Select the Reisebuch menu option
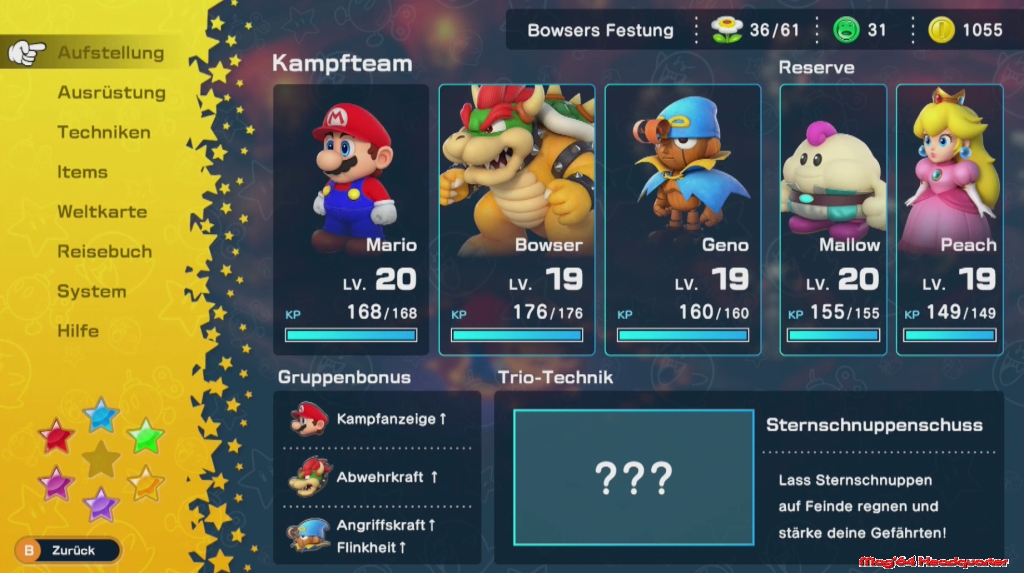 point(104,252)
